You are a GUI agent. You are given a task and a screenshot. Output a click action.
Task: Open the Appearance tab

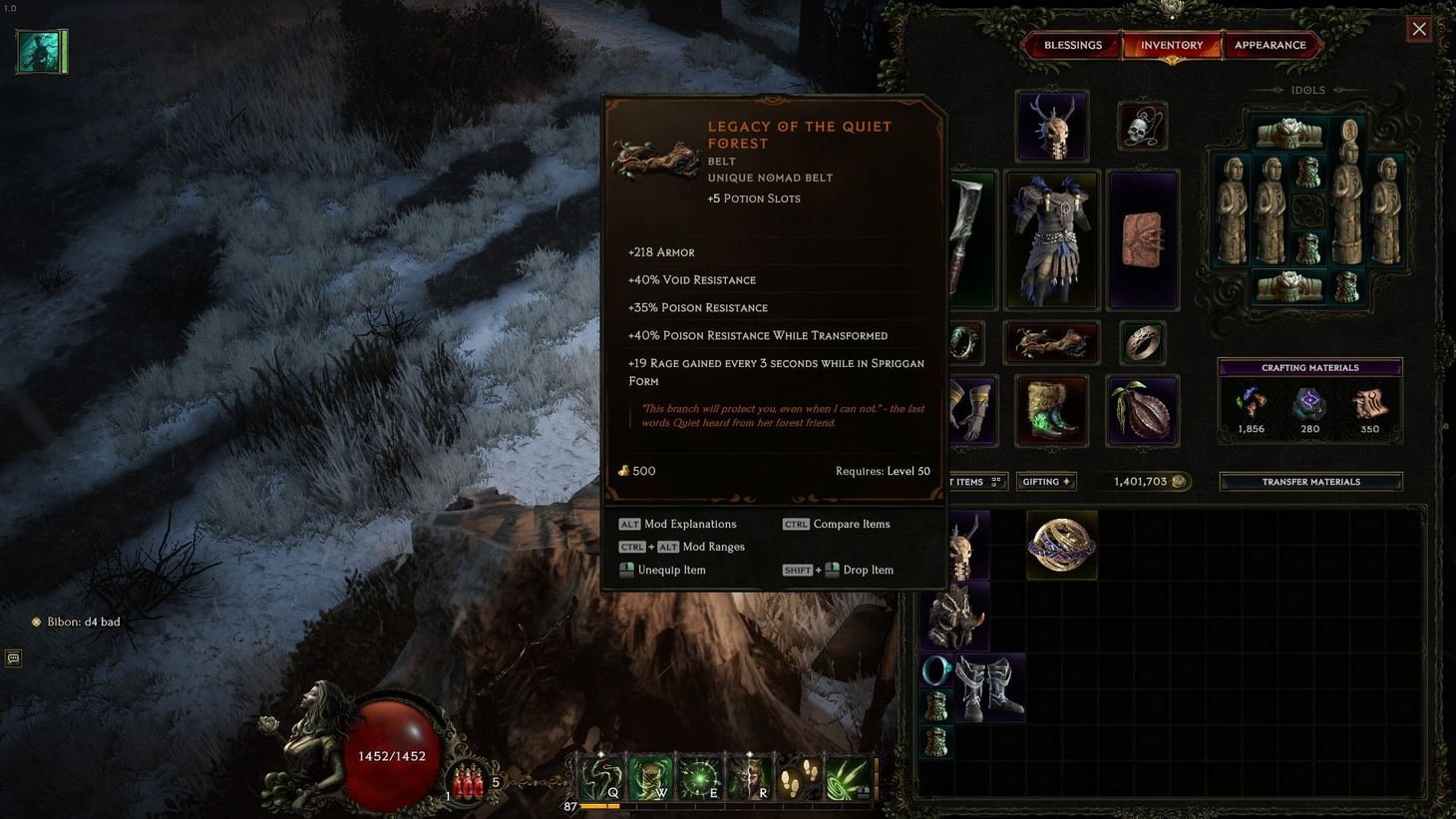point(1271,45)
